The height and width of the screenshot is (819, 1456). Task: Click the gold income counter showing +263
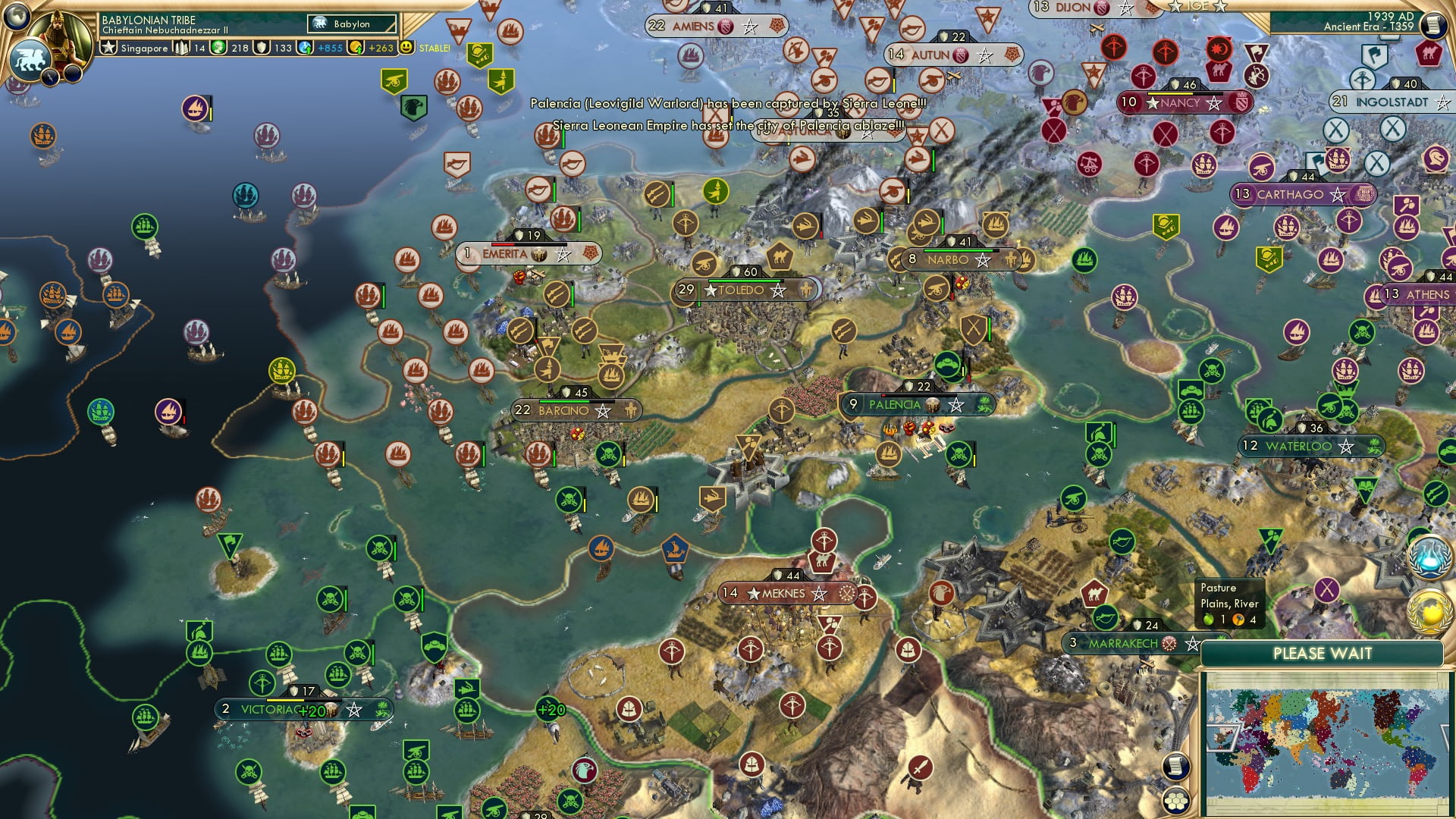380,47
